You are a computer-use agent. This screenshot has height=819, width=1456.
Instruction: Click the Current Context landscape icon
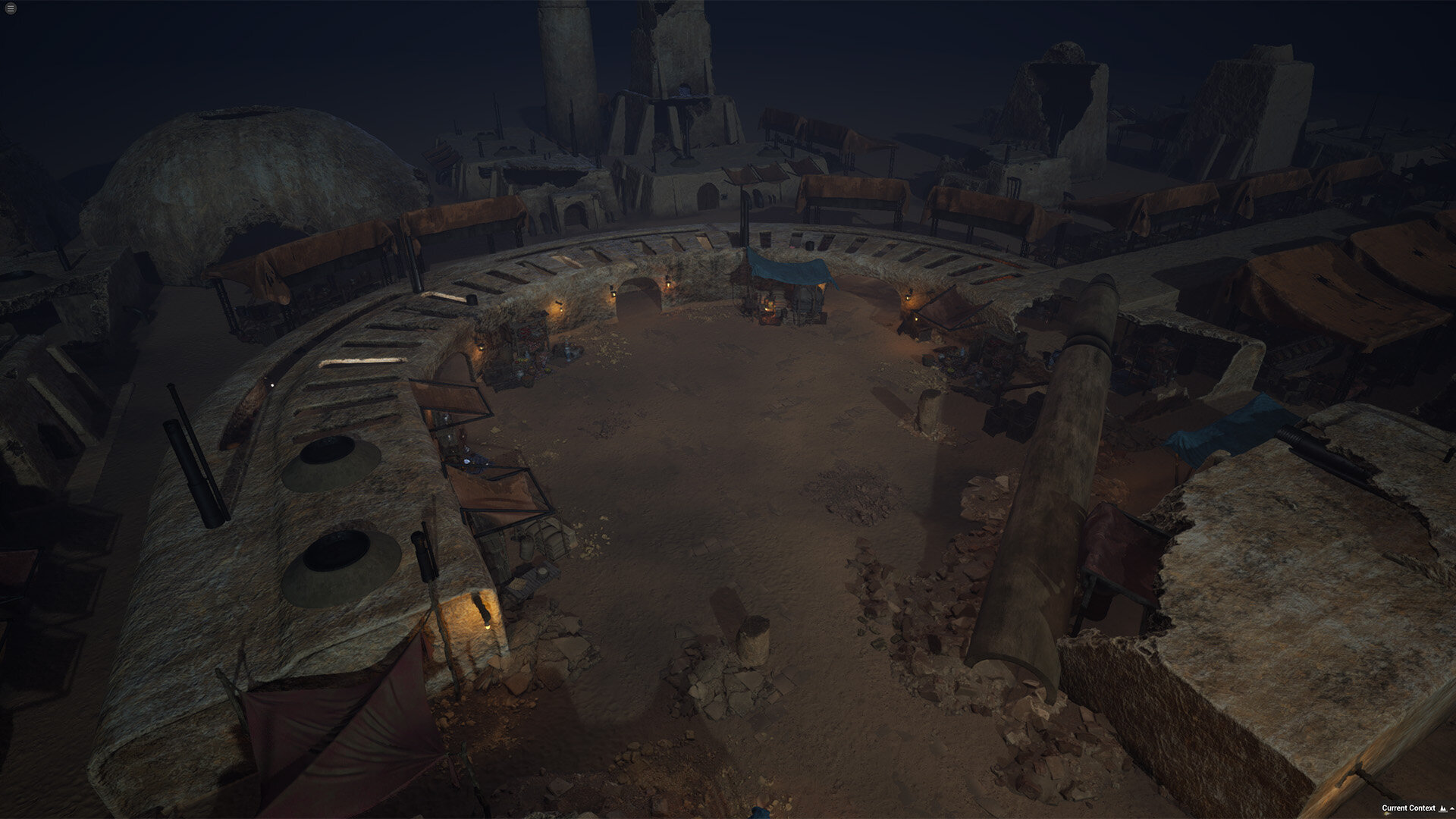pyautogui.click(x=1442, y=808)
